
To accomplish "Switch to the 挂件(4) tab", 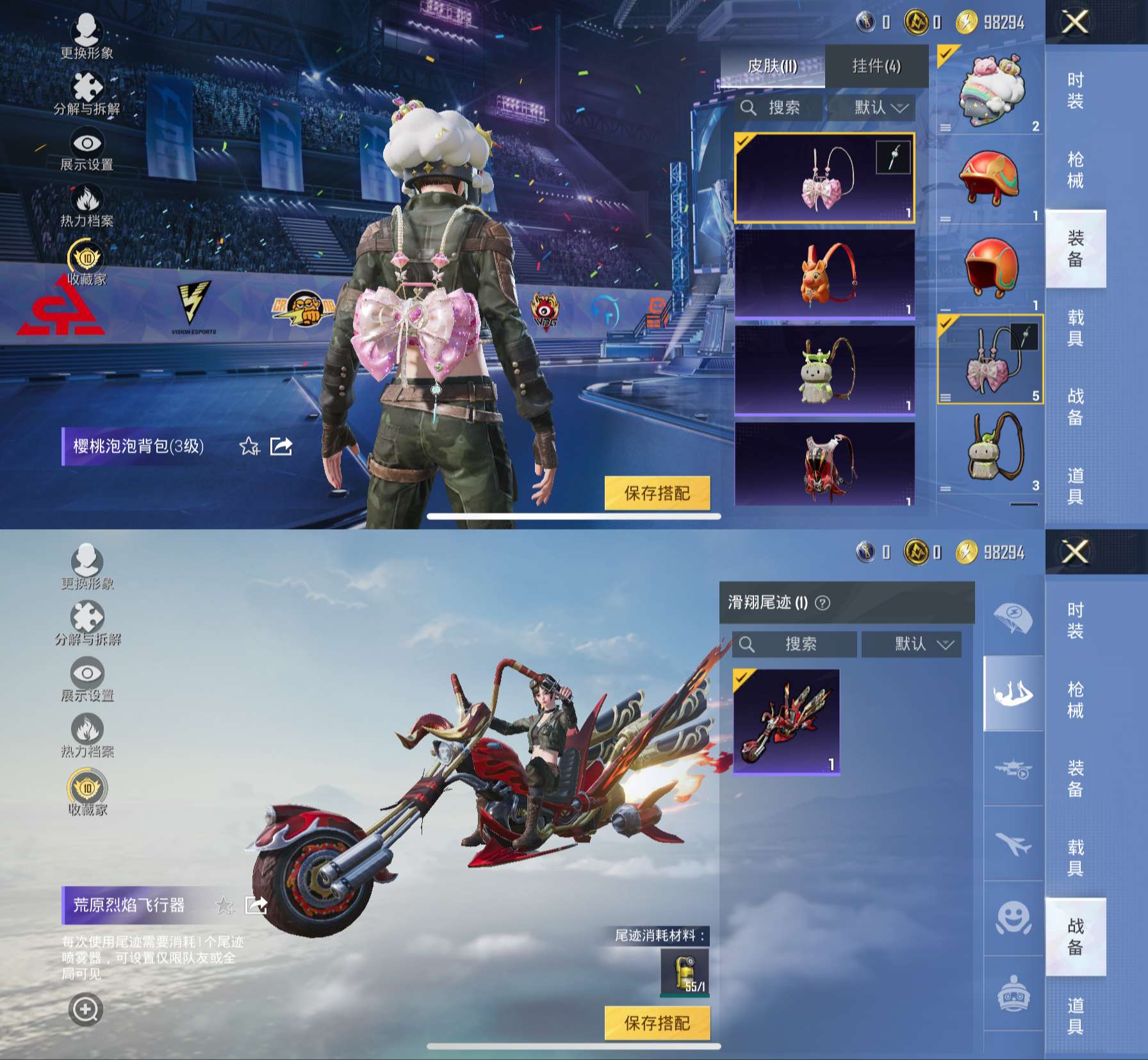I will click(x=876, y=66).
